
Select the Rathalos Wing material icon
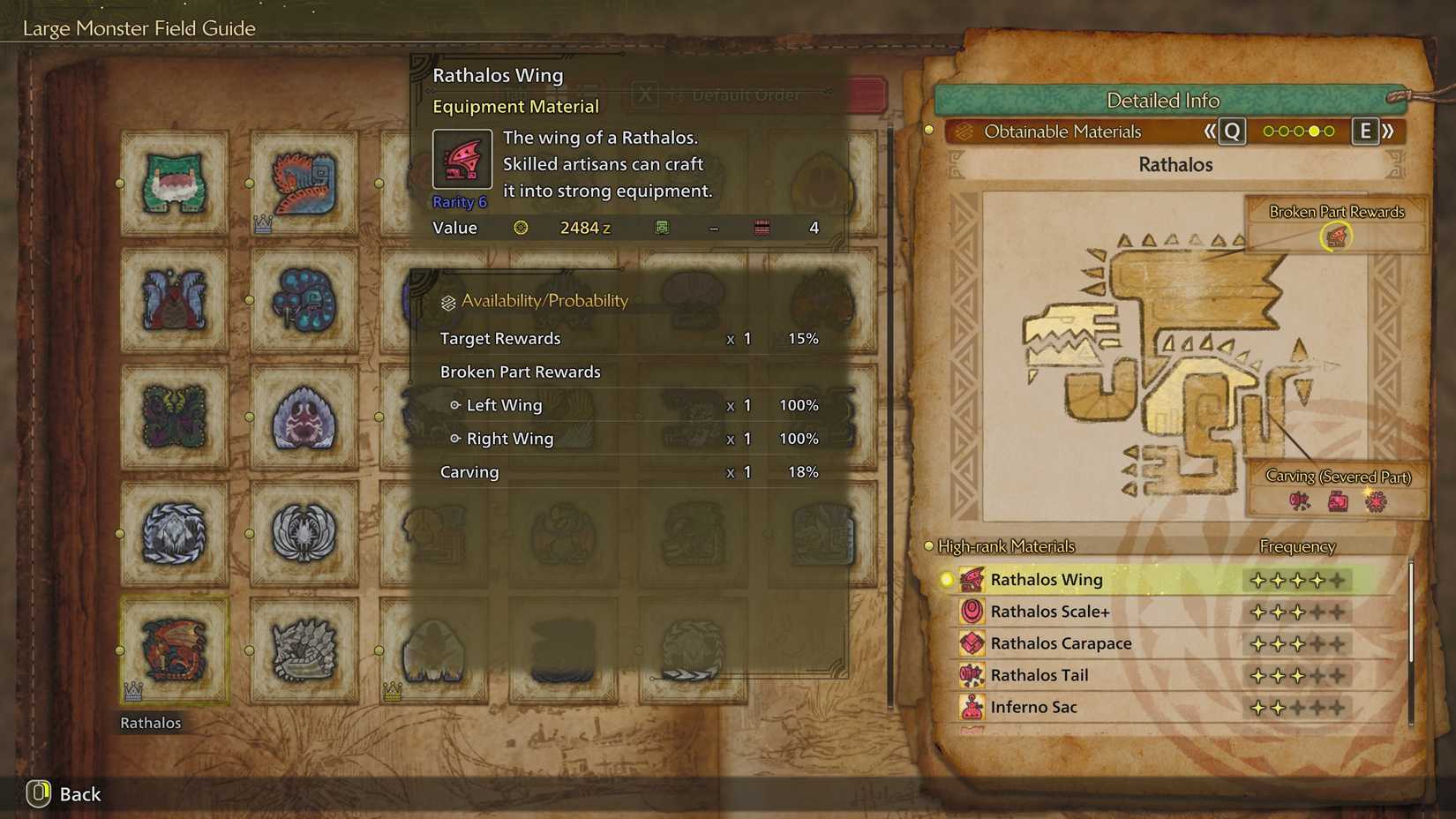(x=971, y=579)
